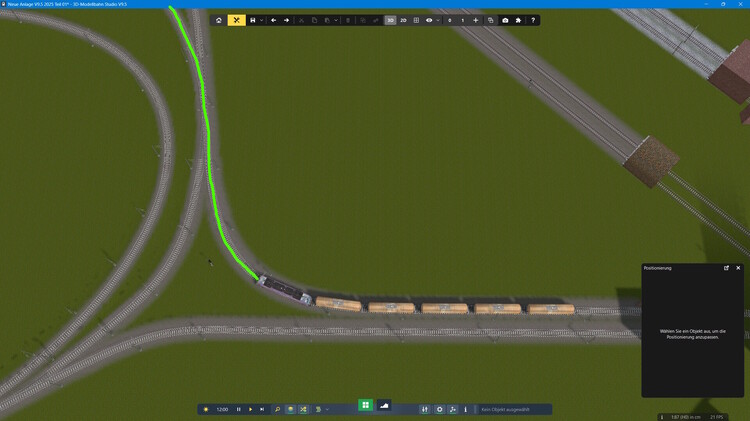
Task: Take a screenshot with the camera icon
Action: [x=505, y=20]
